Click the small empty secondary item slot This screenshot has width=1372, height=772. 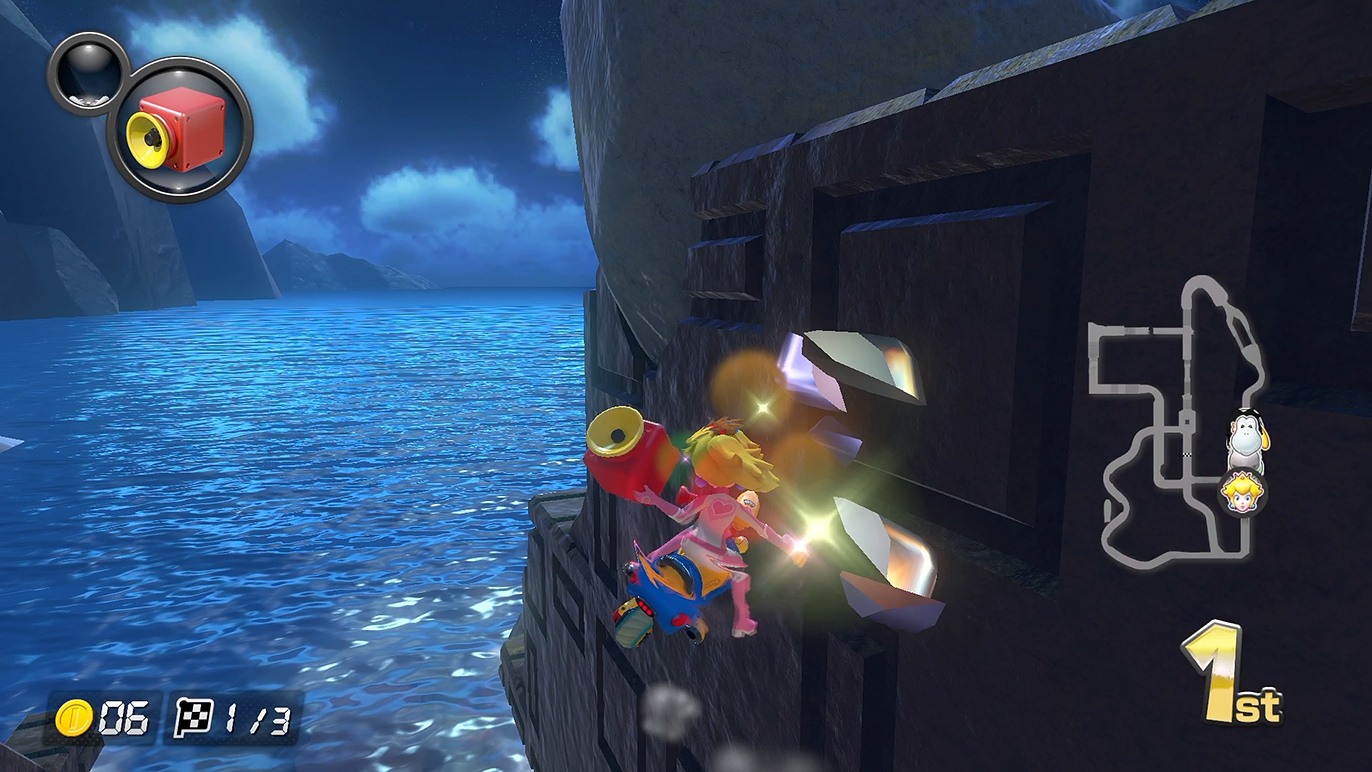[x=88, y=74]
